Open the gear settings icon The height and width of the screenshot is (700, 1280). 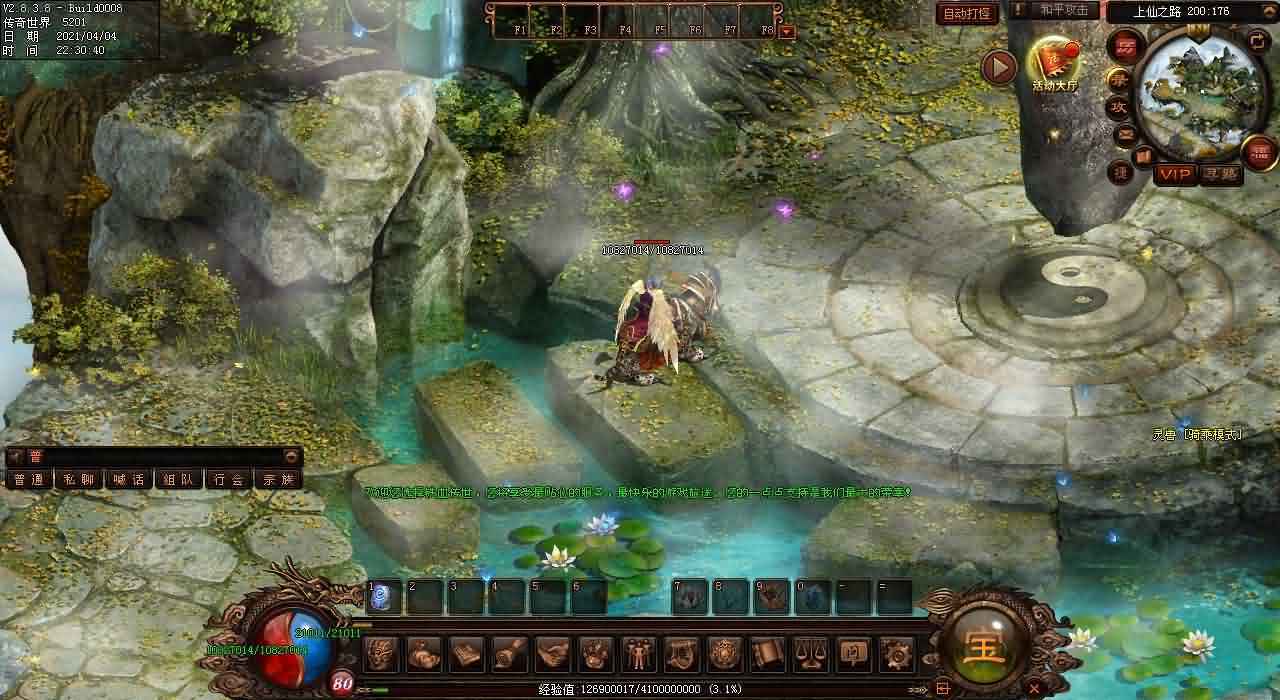click(897, 654)
